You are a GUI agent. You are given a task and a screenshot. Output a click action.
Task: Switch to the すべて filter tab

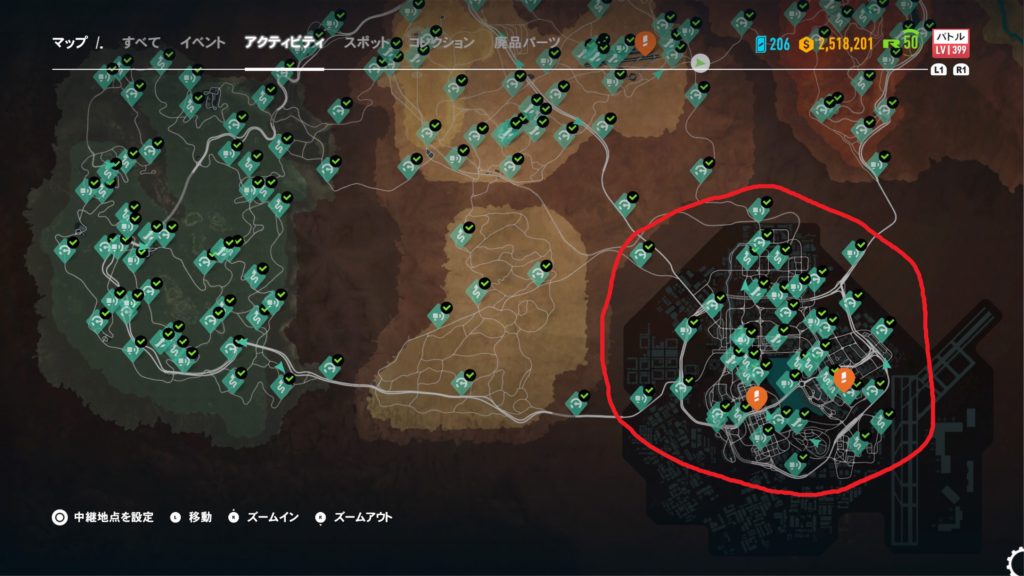(141, 43)
